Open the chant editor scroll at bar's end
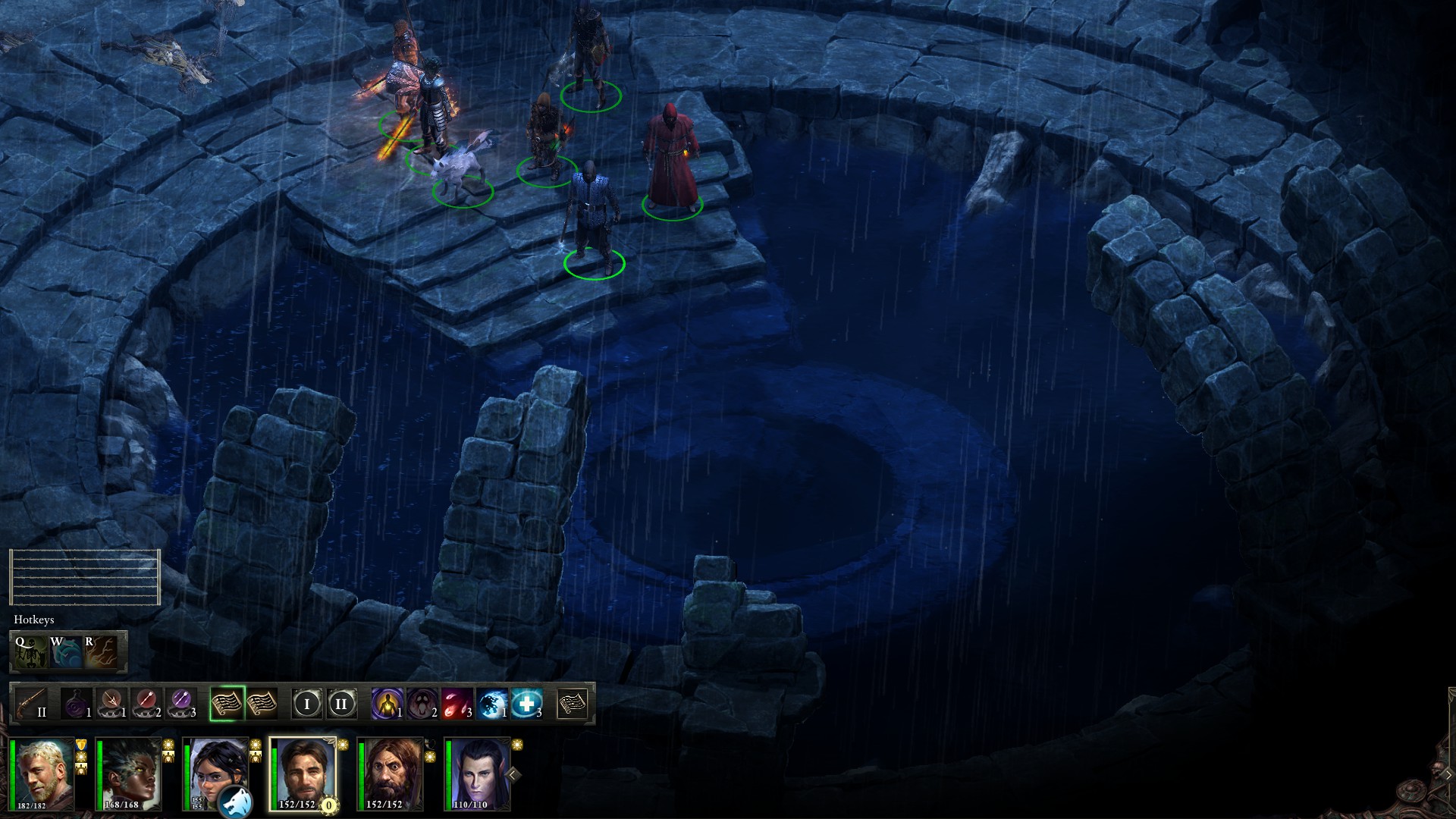The image size is (1456, 819). pos(573,704)
